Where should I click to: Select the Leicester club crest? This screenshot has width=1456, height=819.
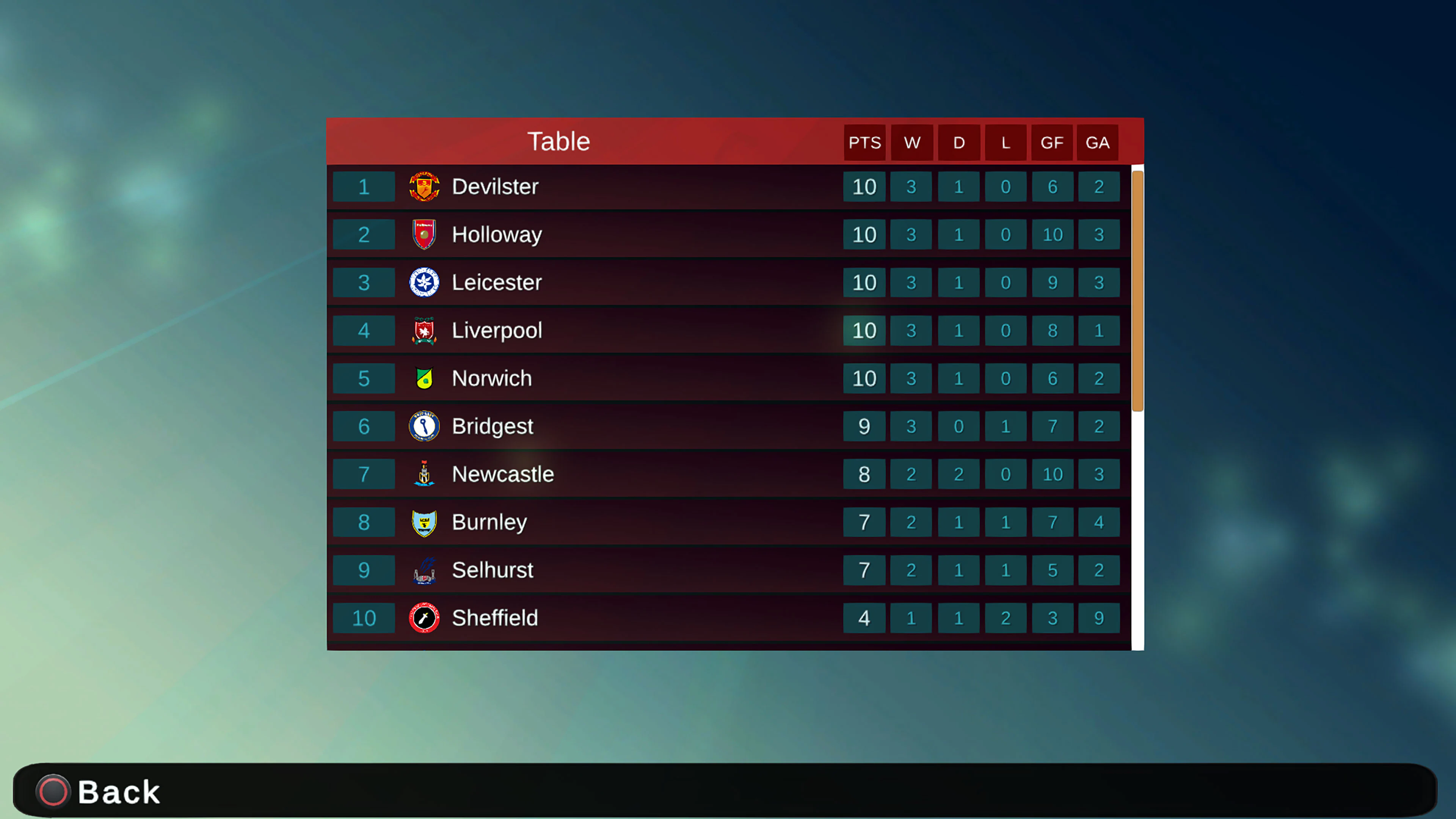[x=425, y=282]
